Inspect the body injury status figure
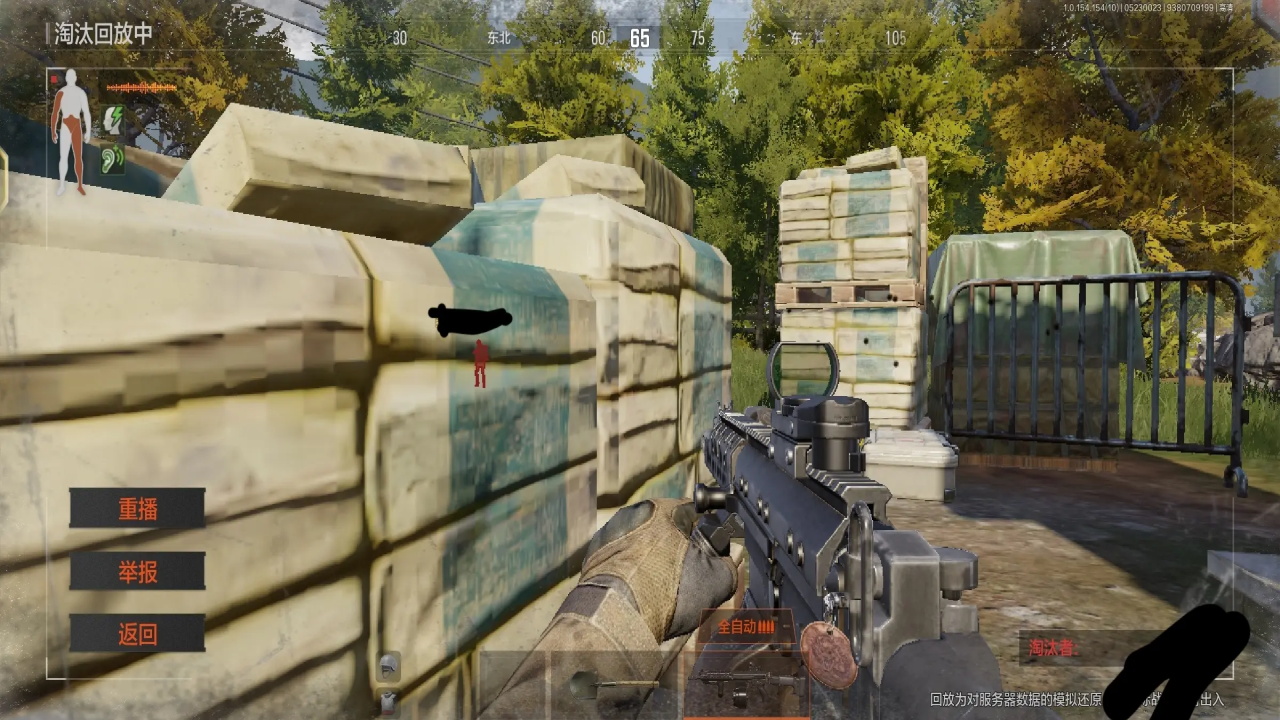 click(x=70, y=130)
